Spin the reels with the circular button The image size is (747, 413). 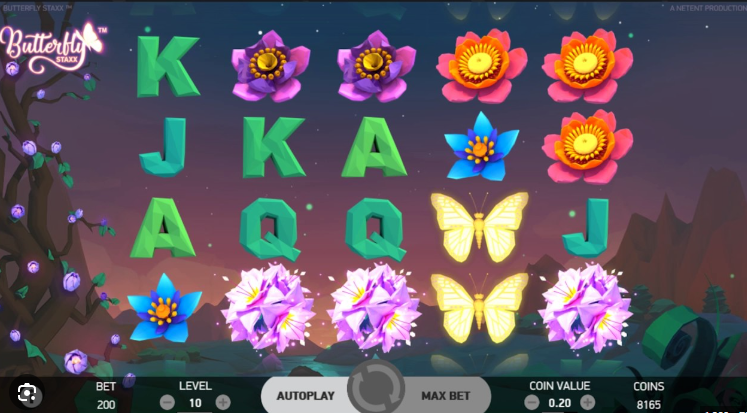tap(377, 393)
